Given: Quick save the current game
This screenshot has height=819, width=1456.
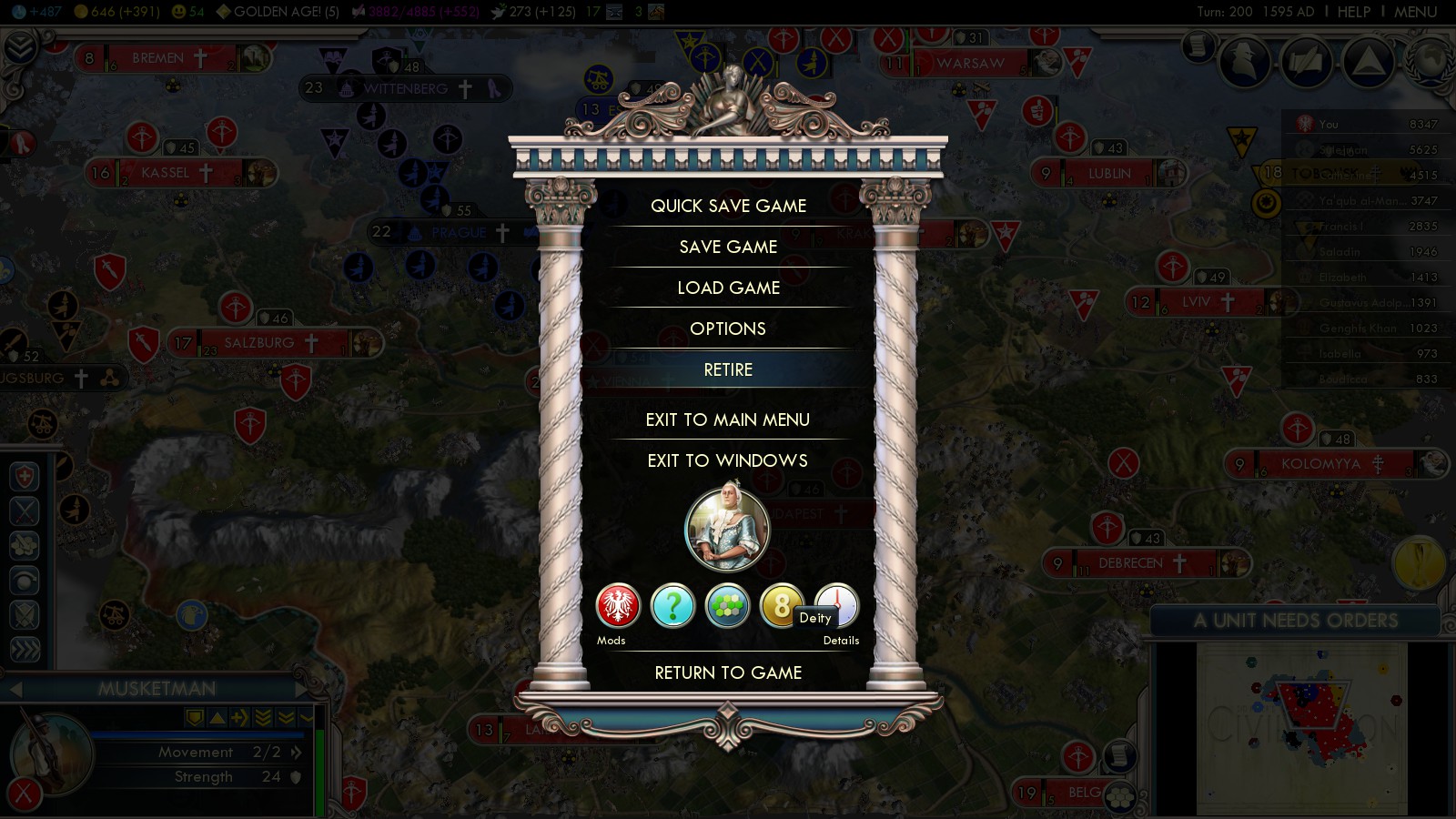Looking at the screenshot, I should click(728, 206).
